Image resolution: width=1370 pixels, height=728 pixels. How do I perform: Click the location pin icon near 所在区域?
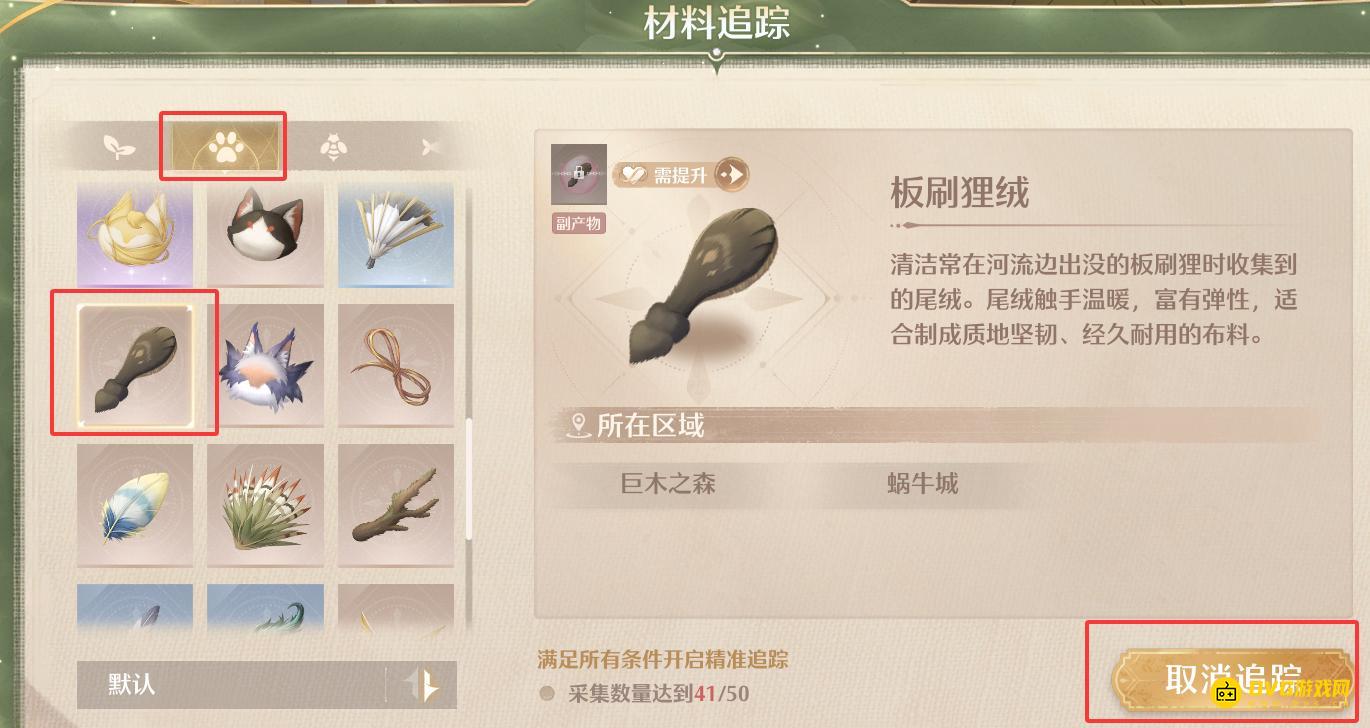(577, 424)
